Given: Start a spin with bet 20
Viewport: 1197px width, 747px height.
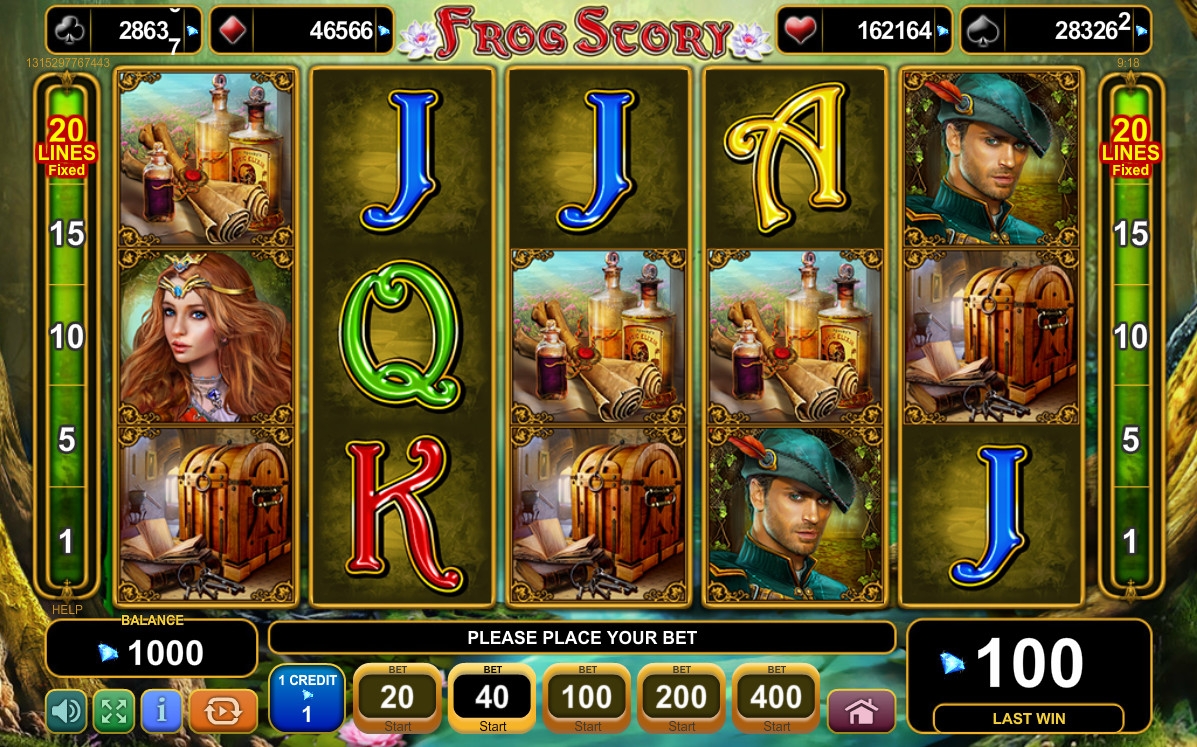Looking at the screenshot, I should point(397,698).
